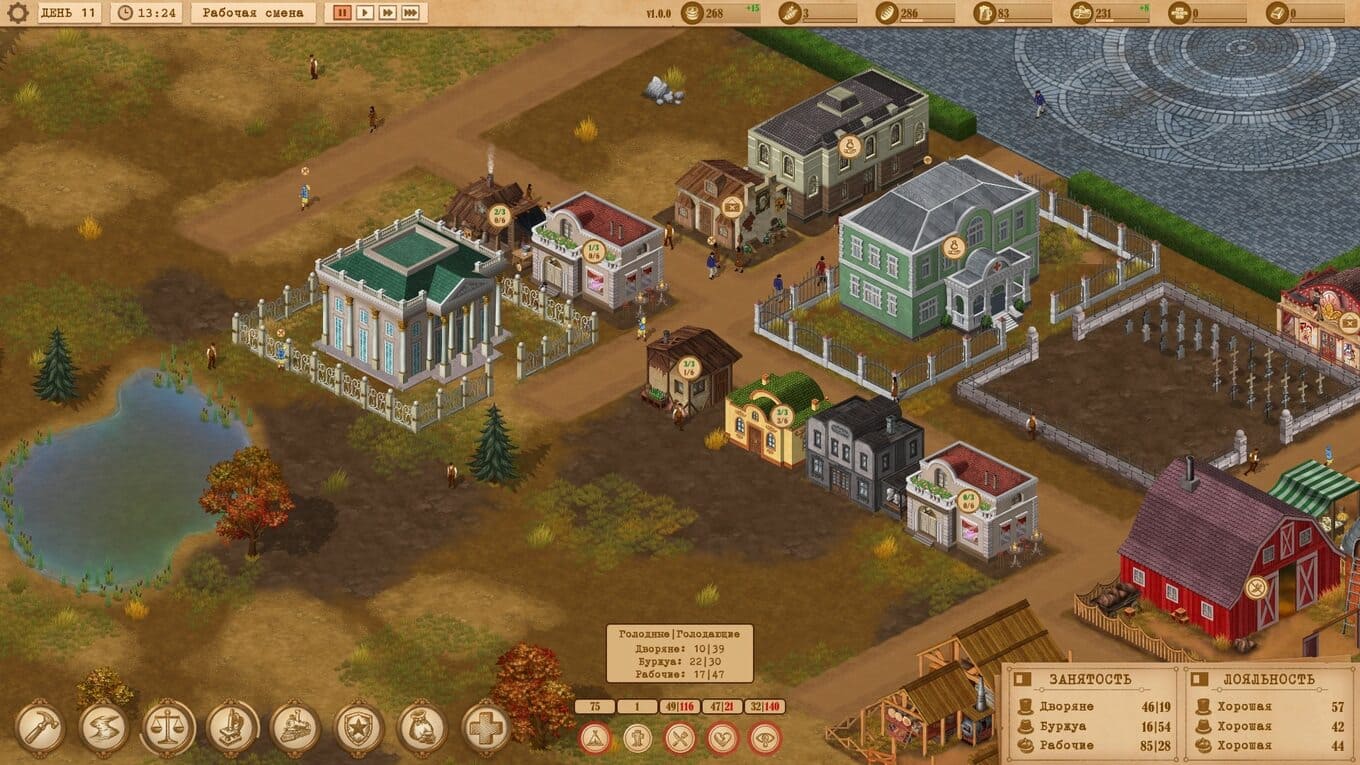Open the scales of justice menu
1360x765 pixels.
coord(168,727)
